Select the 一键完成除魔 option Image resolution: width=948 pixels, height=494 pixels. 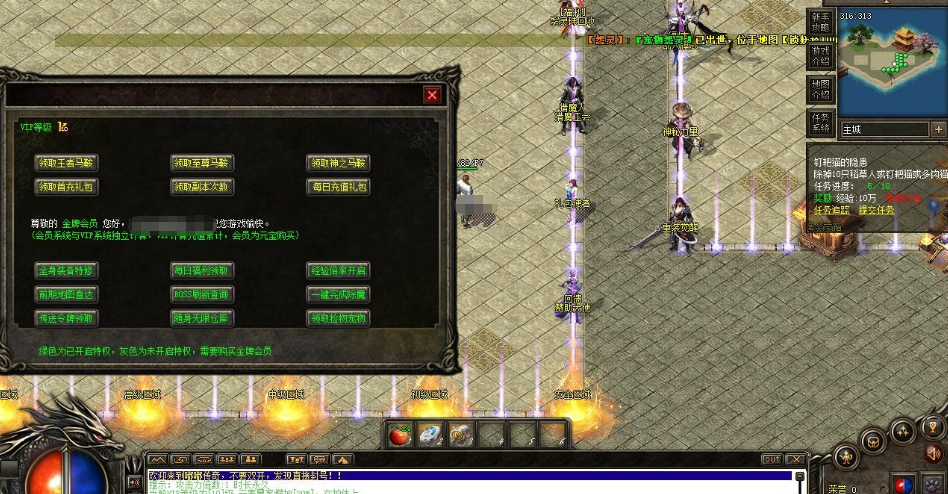338,294
